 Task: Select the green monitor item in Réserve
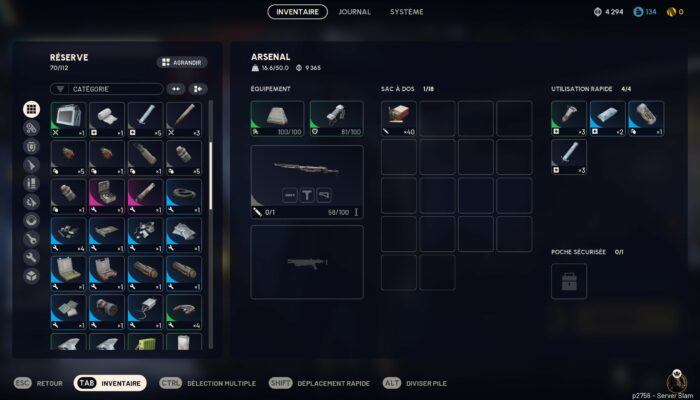click(x=70, y=119)
